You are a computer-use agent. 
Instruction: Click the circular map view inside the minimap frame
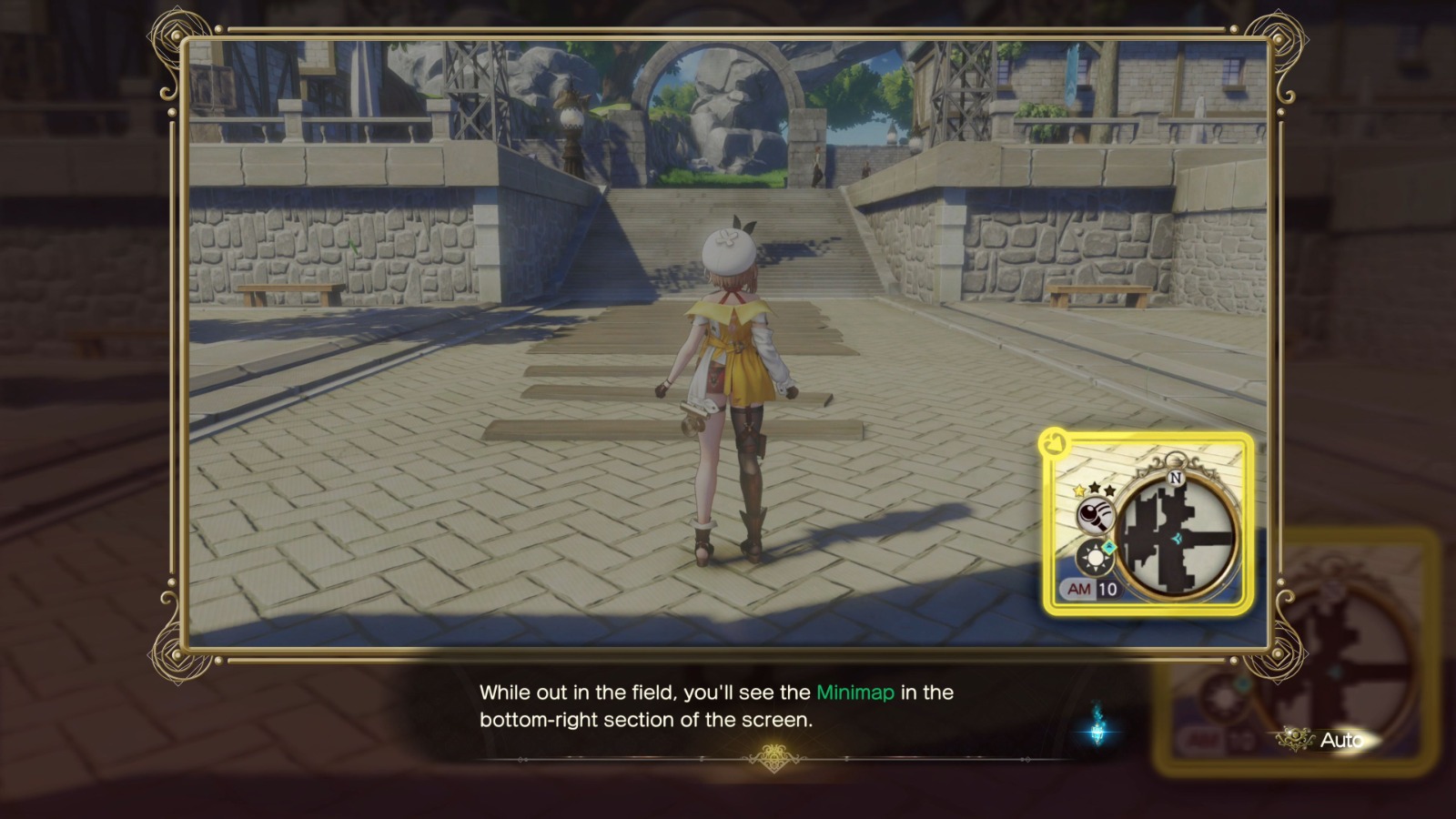(x=1179, y=532)
